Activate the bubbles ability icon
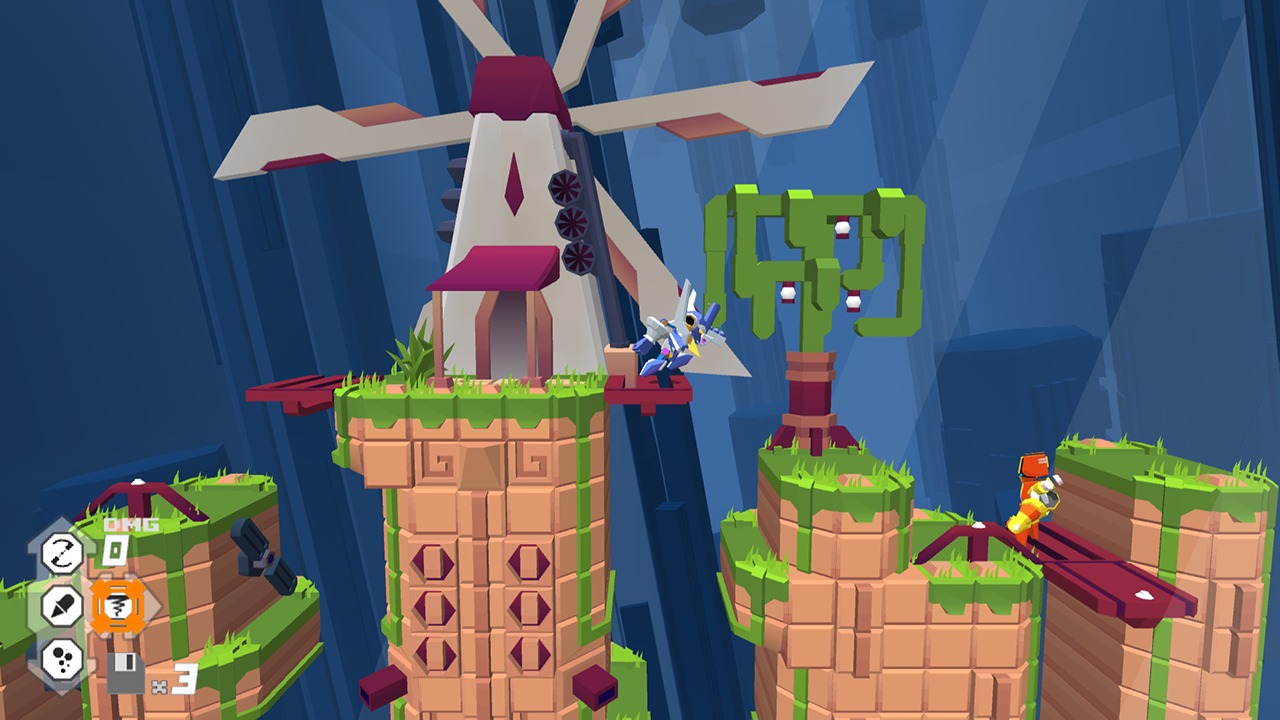 point(61,657)
